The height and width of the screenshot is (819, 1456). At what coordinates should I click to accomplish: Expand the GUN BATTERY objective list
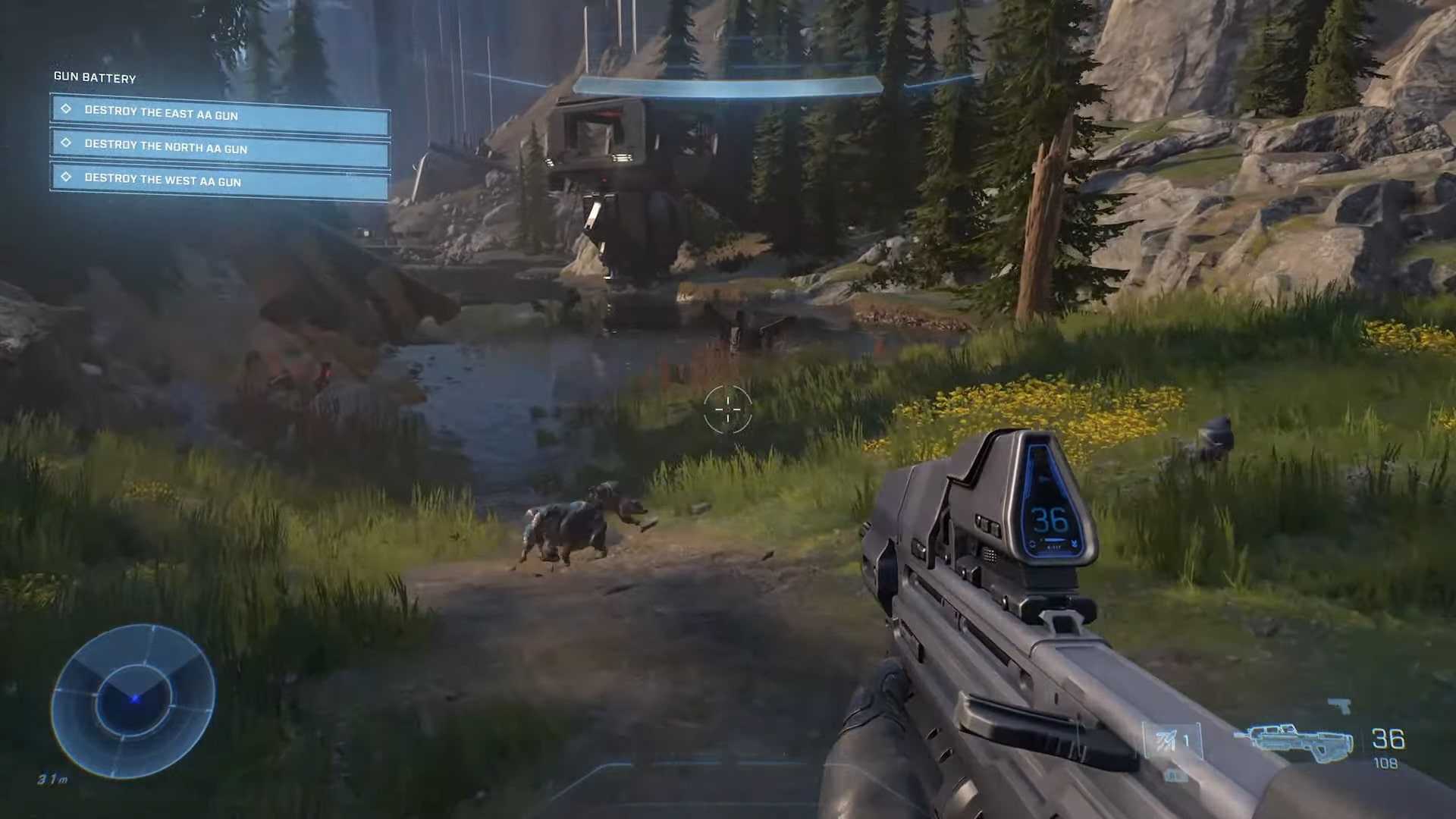94,78
